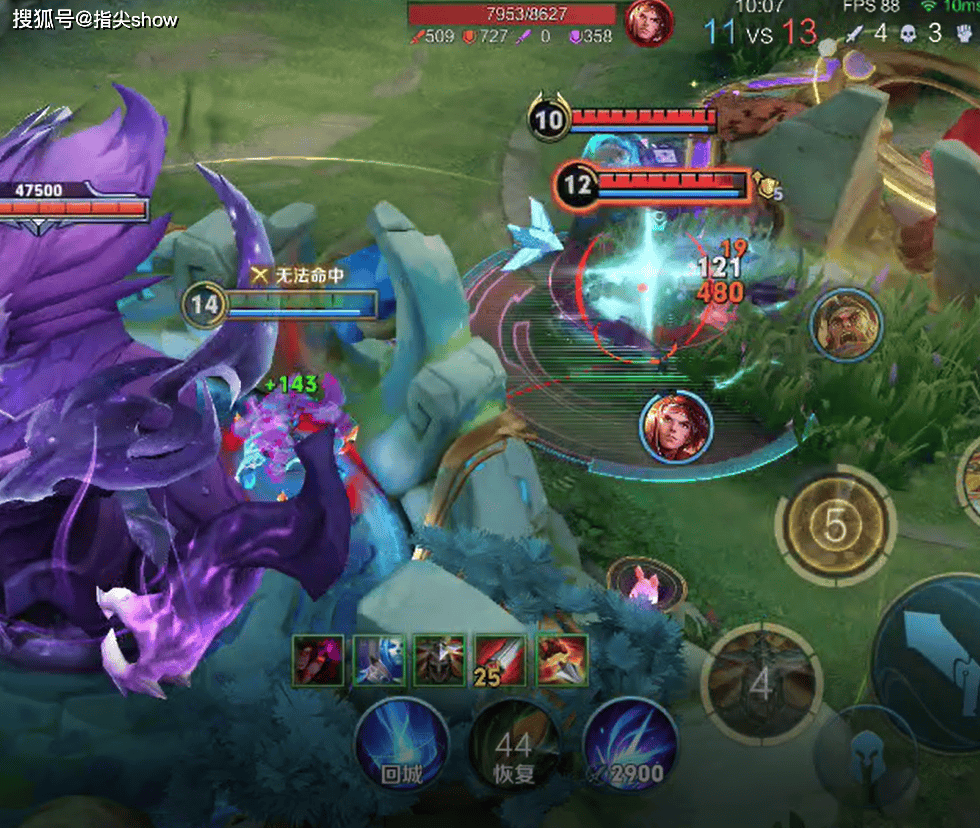Activate the 2900 purple slash summoner skill
The width and height of the screenshot is (980, 828).
coord(630,745)
